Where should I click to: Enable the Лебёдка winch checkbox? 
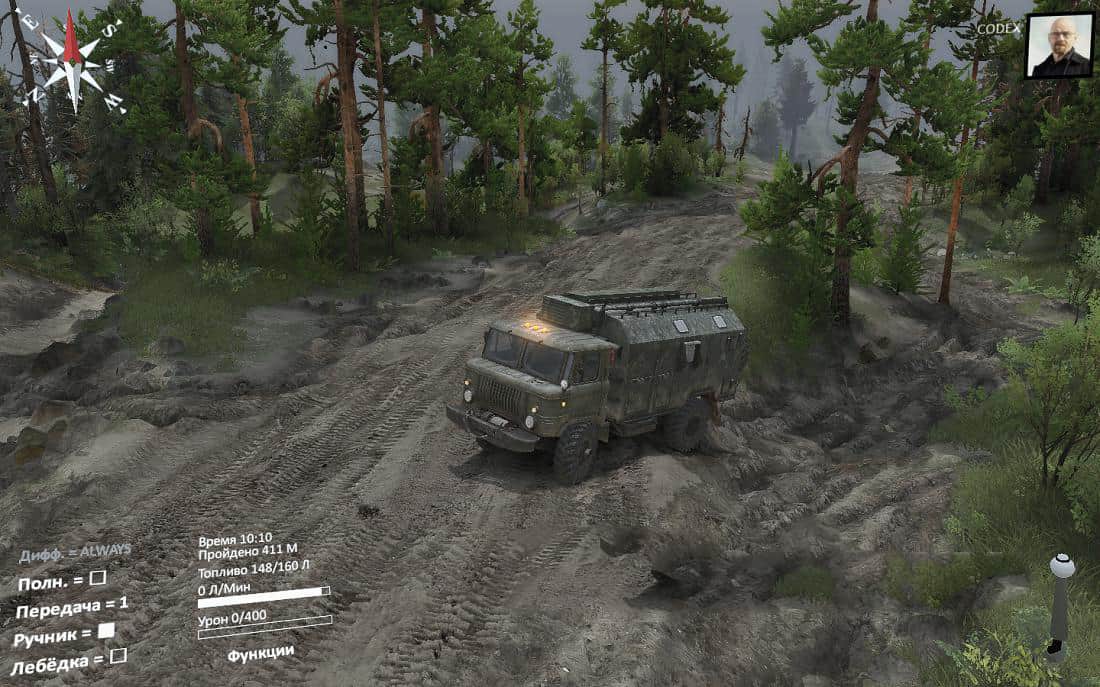(x=117, y=656)
